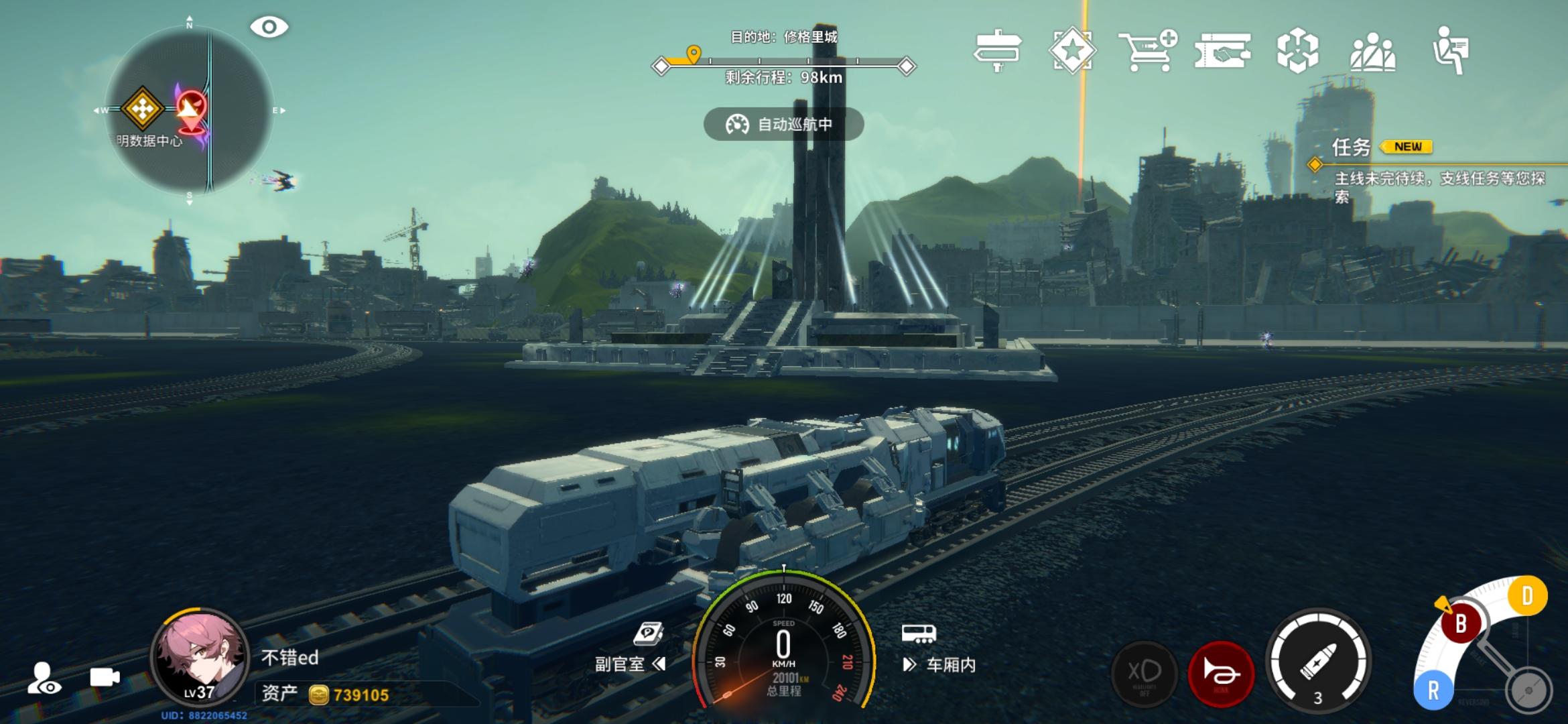Open the circular minimap
The image size is (1568, 724).
190,111
